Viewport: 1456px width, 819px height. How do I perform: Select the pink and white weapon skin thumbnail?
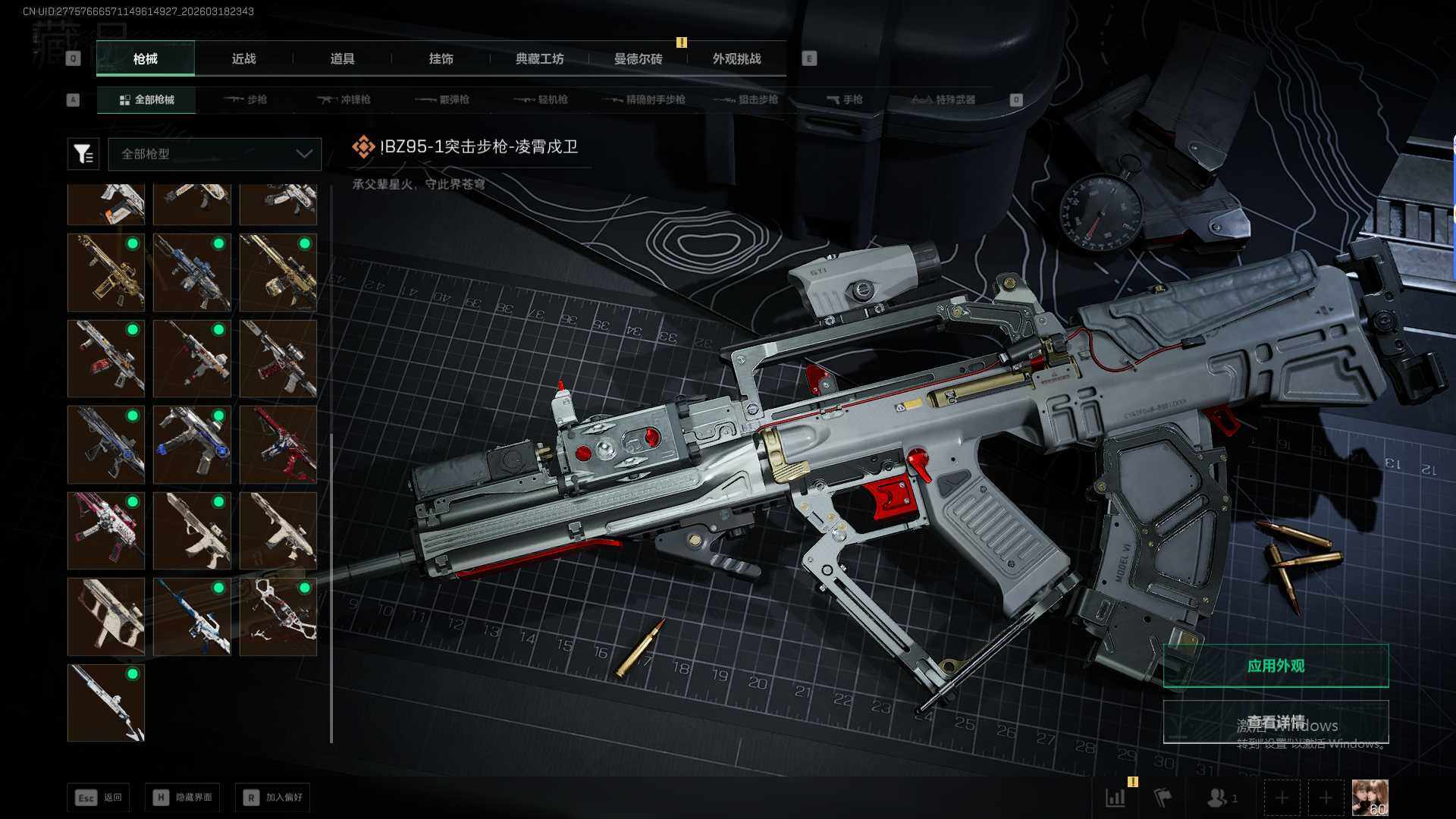(106, 530)
